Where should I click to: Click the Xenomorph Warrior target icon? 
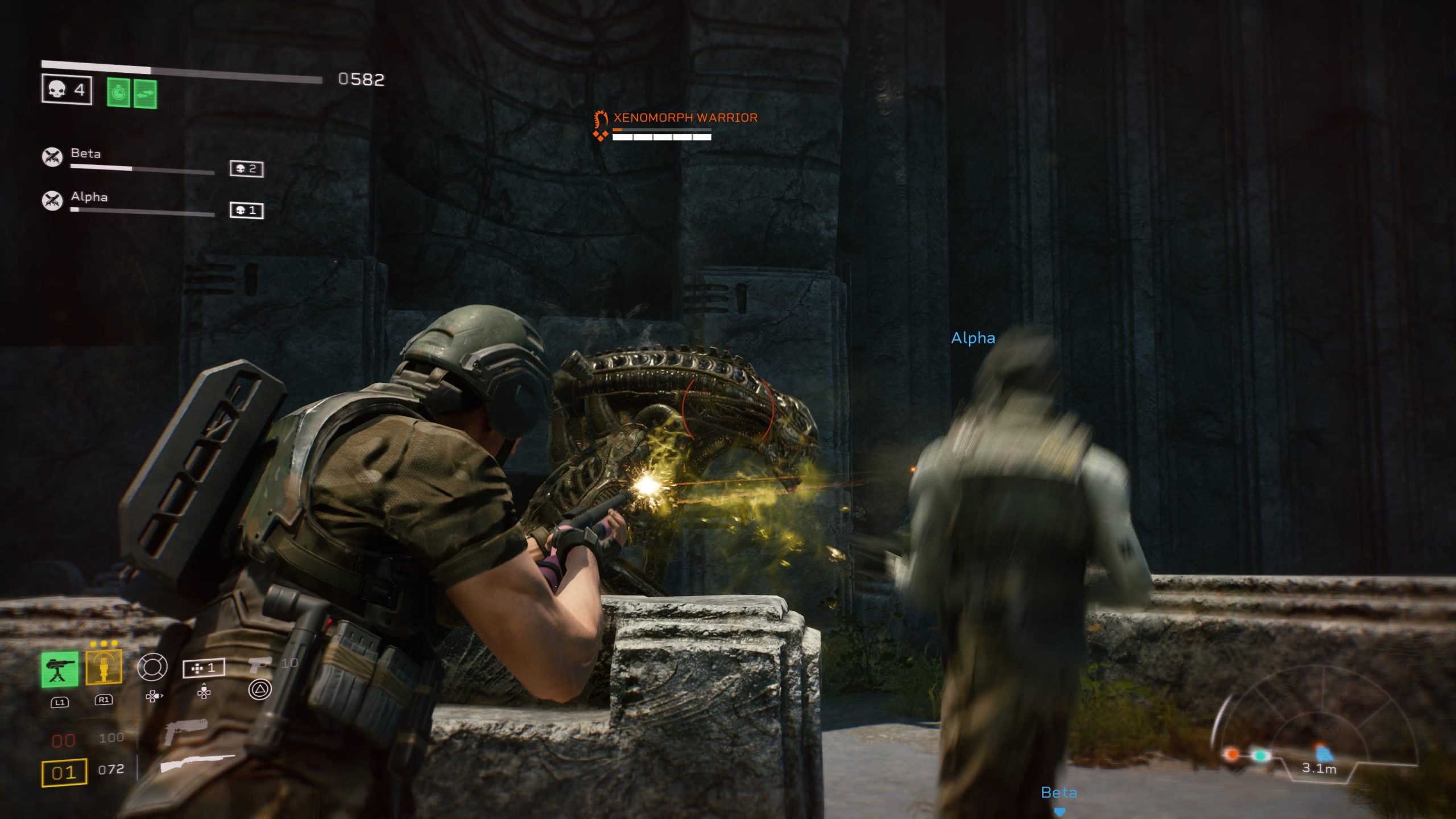click(601, 126)
